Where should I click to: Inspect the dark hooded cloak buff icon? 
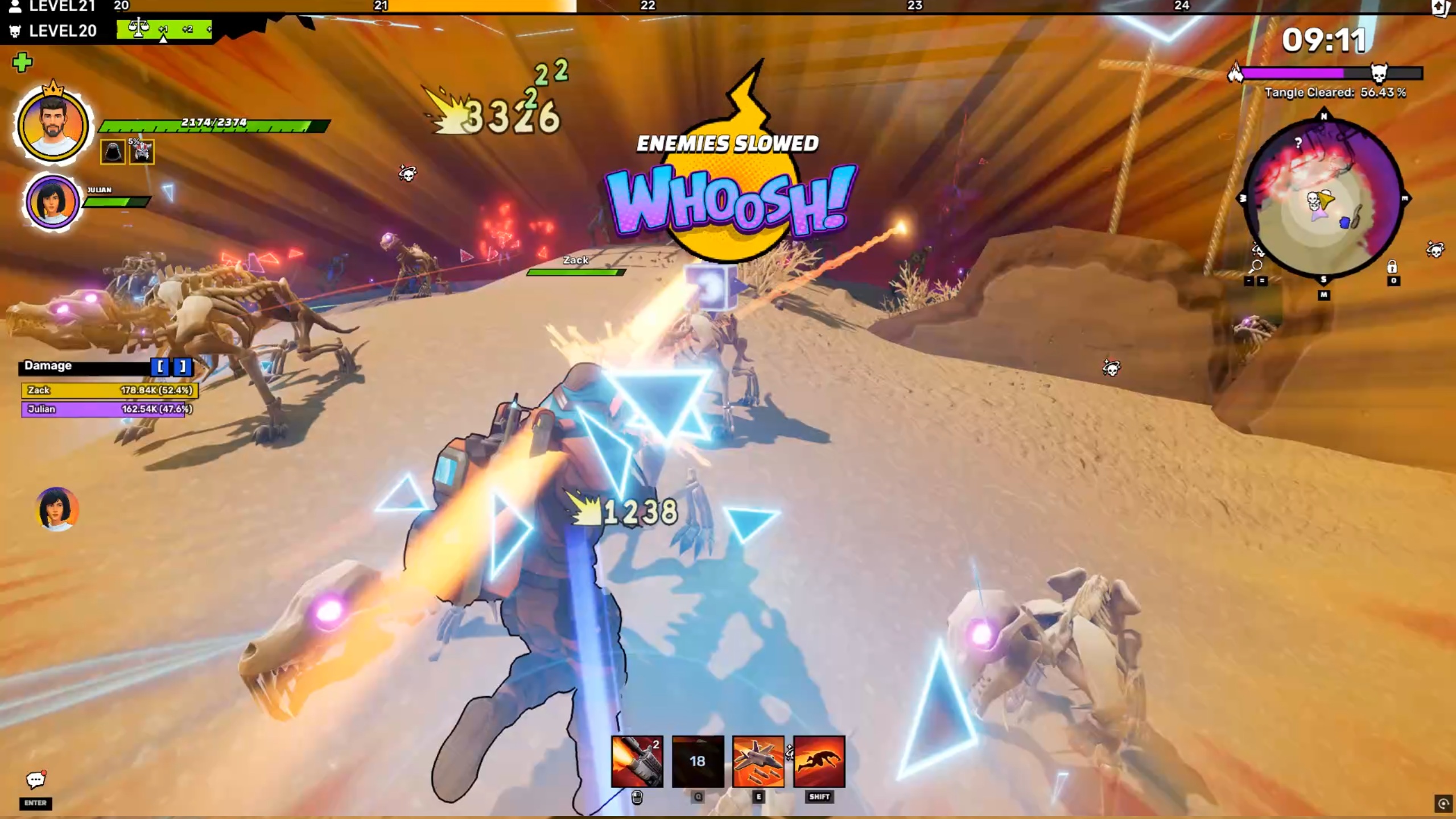click(x=113, y=152)
